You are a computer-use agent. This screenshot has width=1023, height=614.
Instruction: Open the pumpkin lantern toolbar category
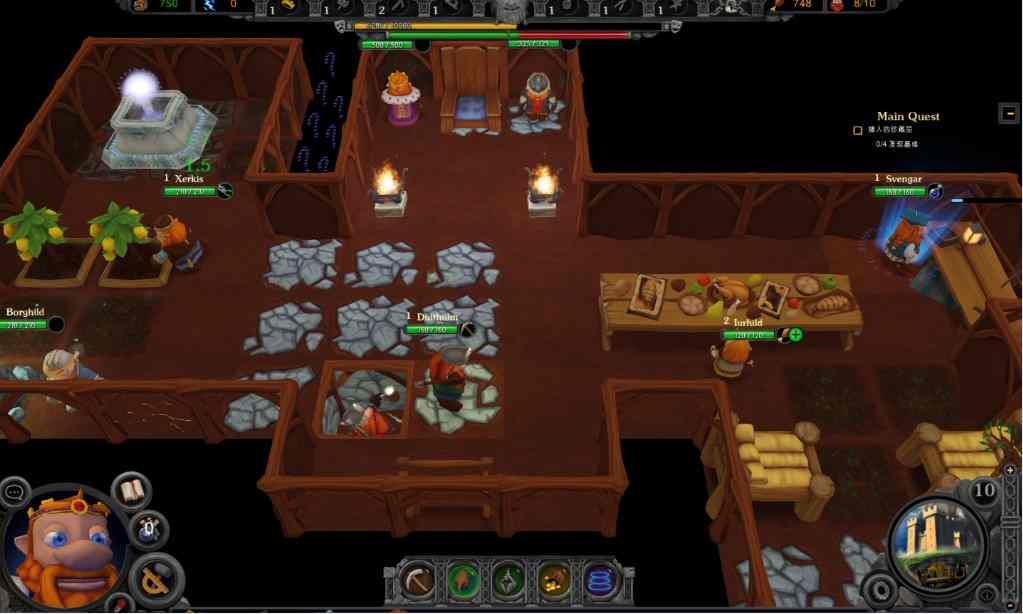554,580
